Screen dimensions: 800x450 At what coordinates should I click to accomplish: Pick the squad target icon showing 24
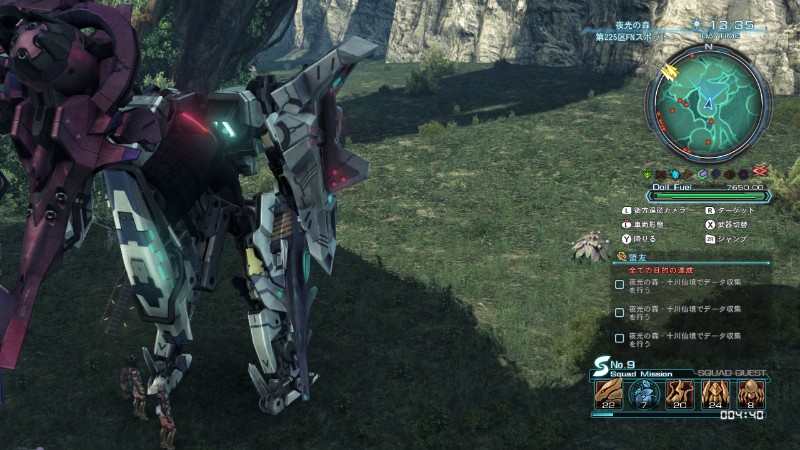(x=716, y=394)
